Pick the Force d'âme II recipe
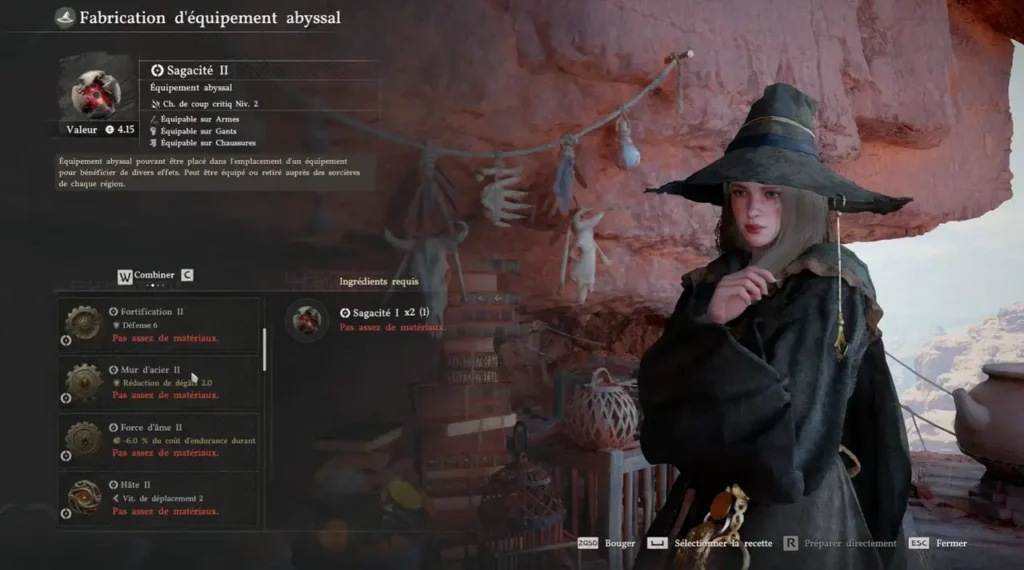1024x570 pixels. coord(160,440)
